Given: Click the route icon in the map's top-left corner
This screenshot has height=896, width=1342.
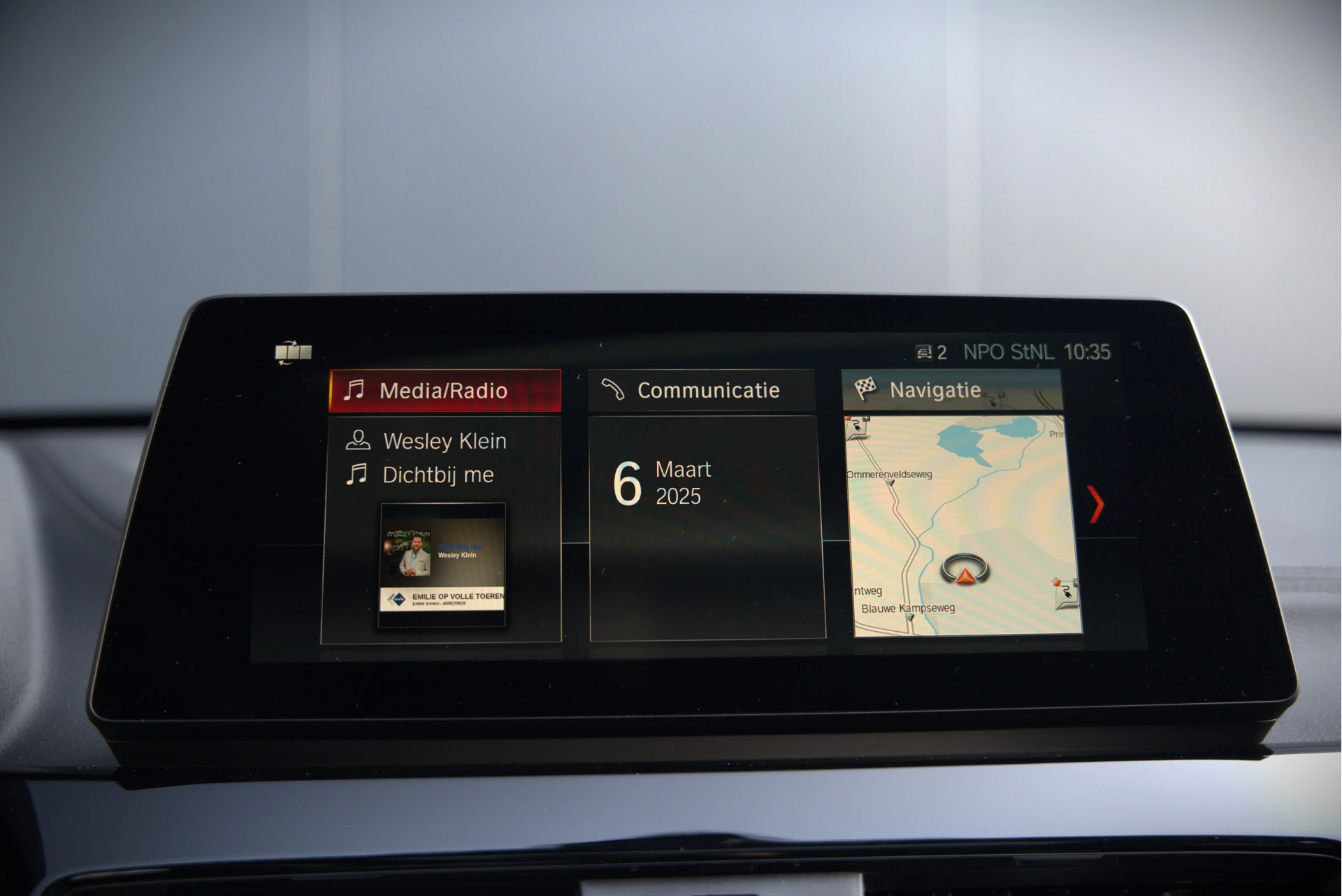Looking at the screenshot, I should pos(856,425).
